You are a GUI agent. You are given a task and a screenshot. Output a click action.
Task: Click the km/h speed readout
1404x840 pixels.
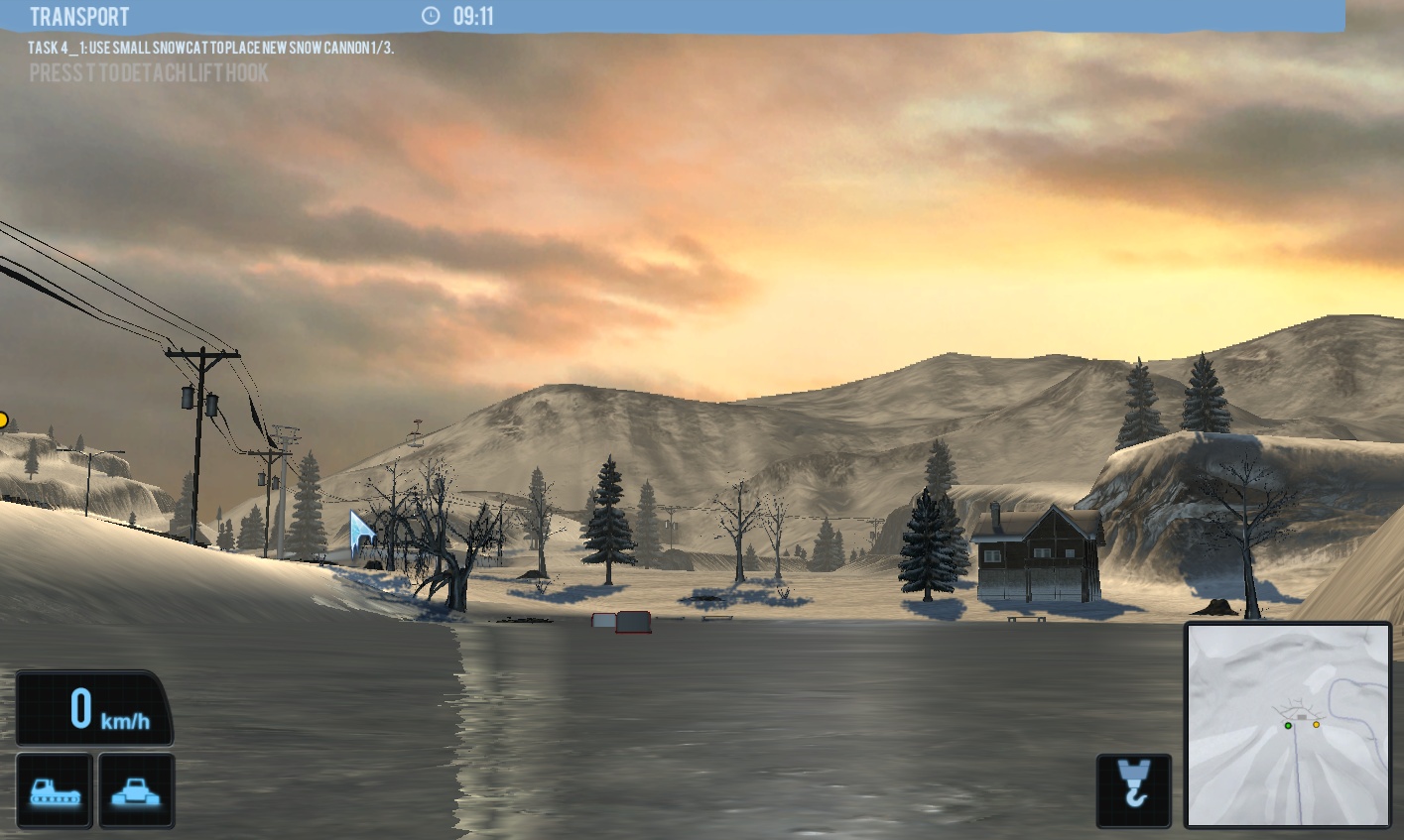tap(123, 719)
